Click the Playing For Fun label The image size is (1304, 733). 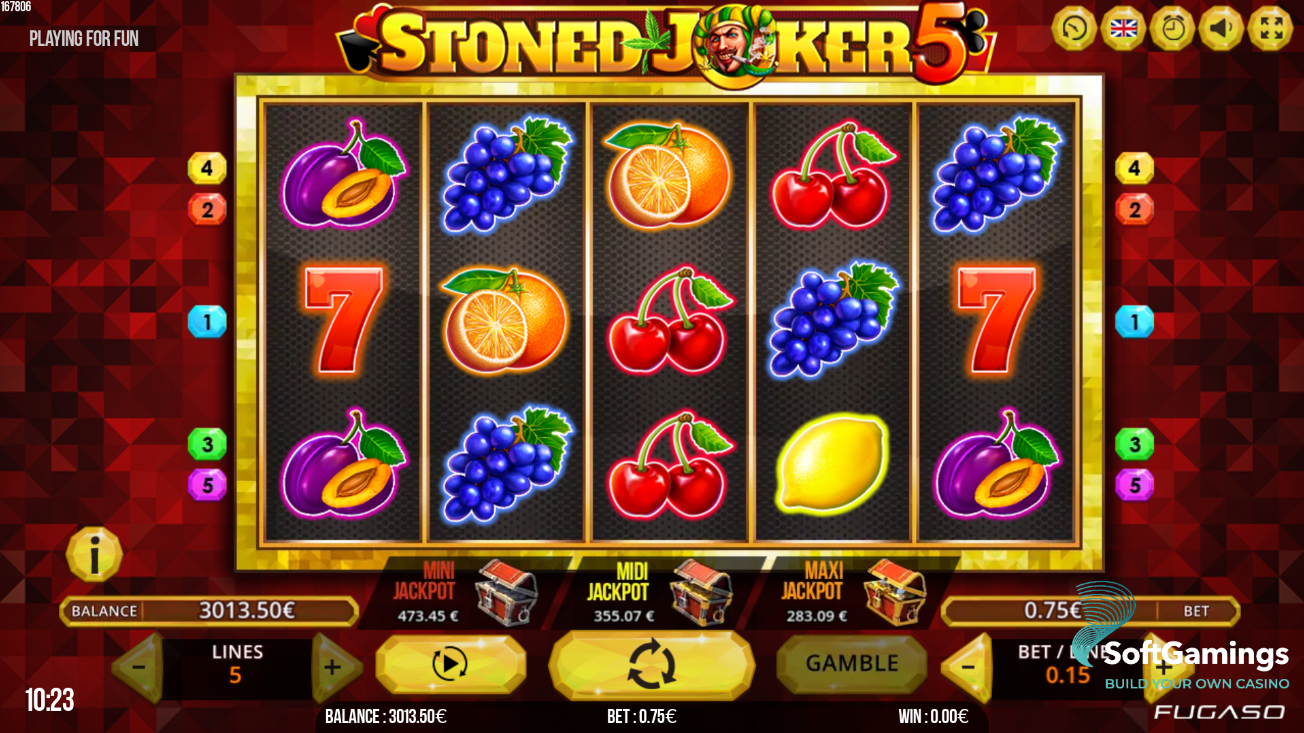[x=82, y=38]
